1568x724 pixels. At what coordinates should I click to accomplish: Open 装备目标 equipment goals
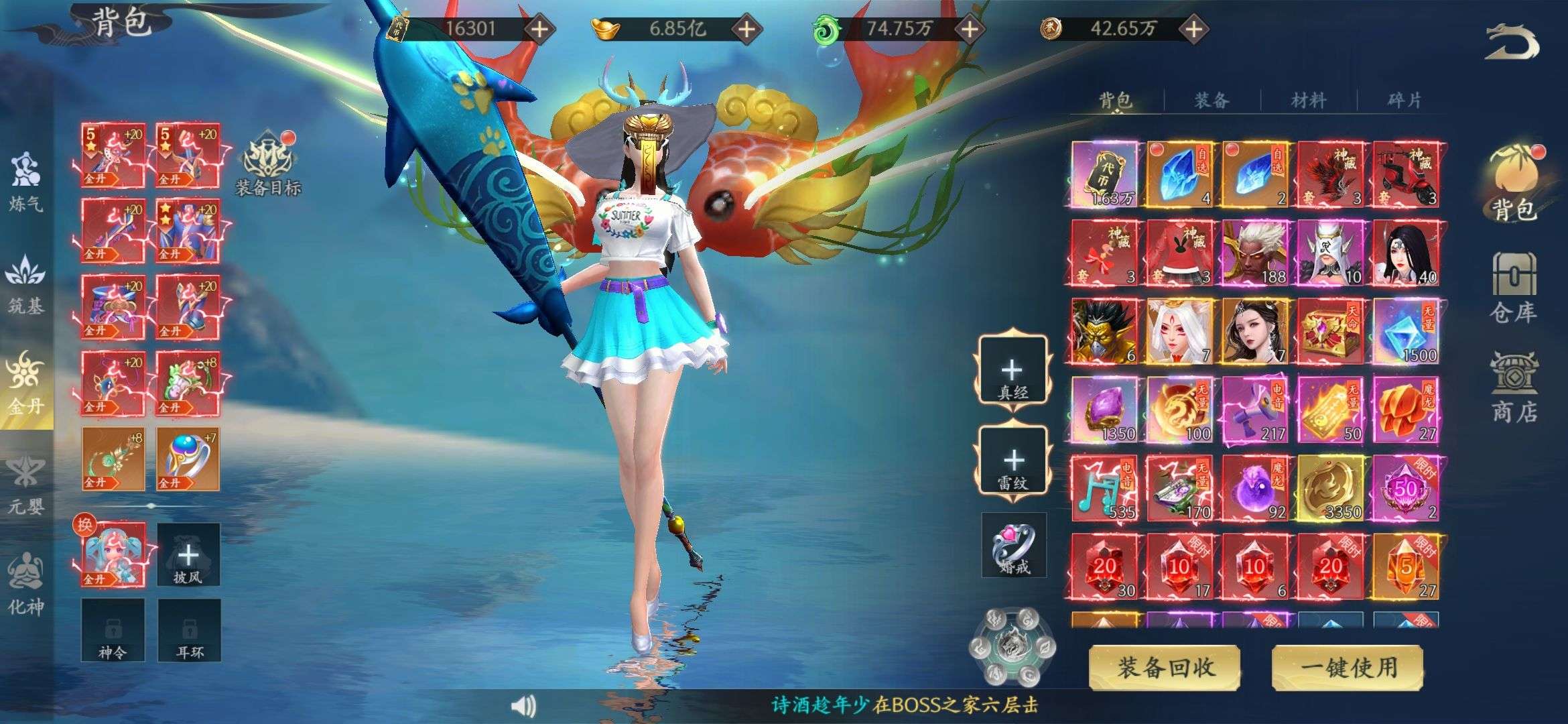[x=268, y=164]
